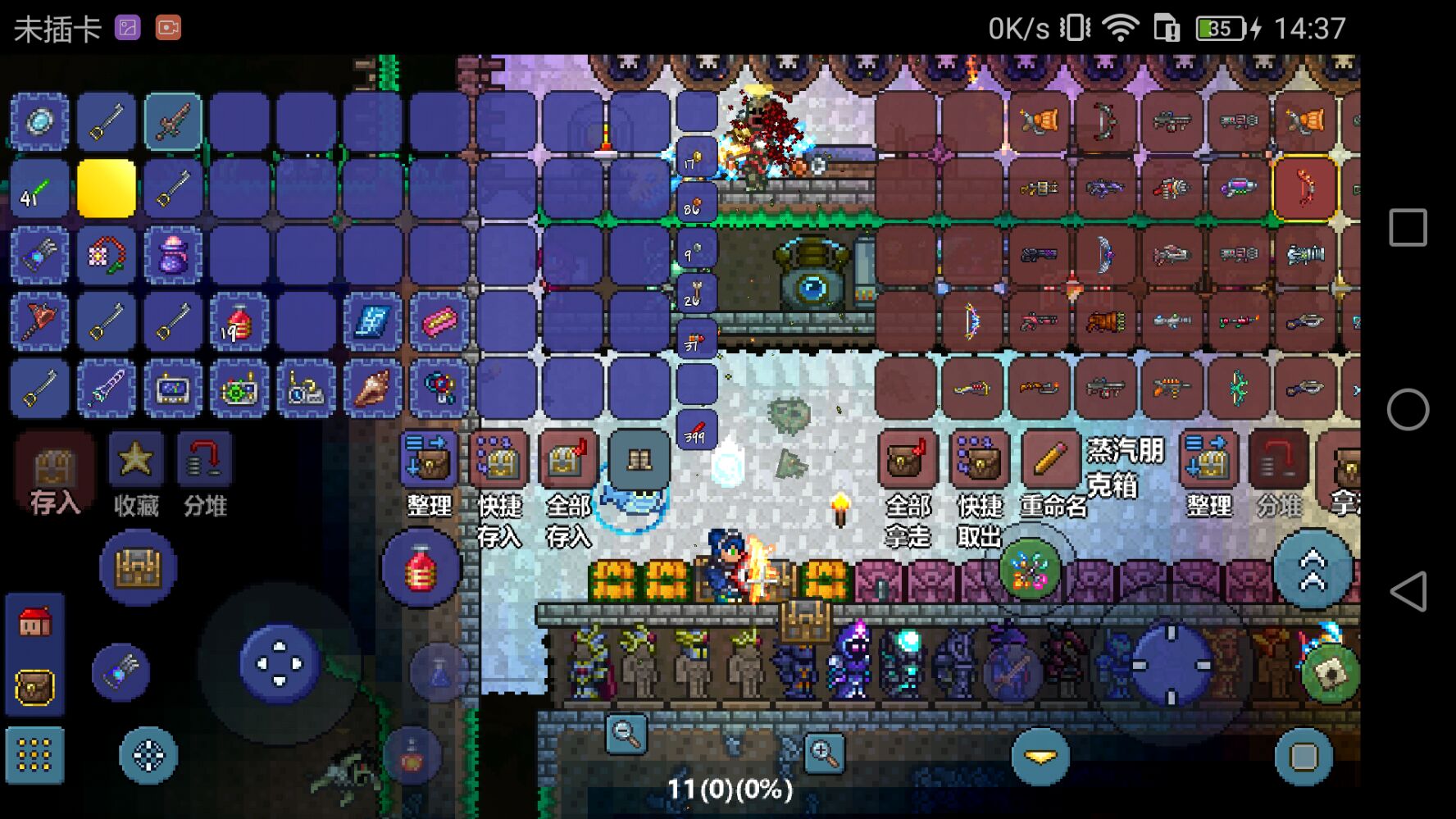Click the zoom-out magnifier button
The image size is (1456, 819).
[626, 734]
